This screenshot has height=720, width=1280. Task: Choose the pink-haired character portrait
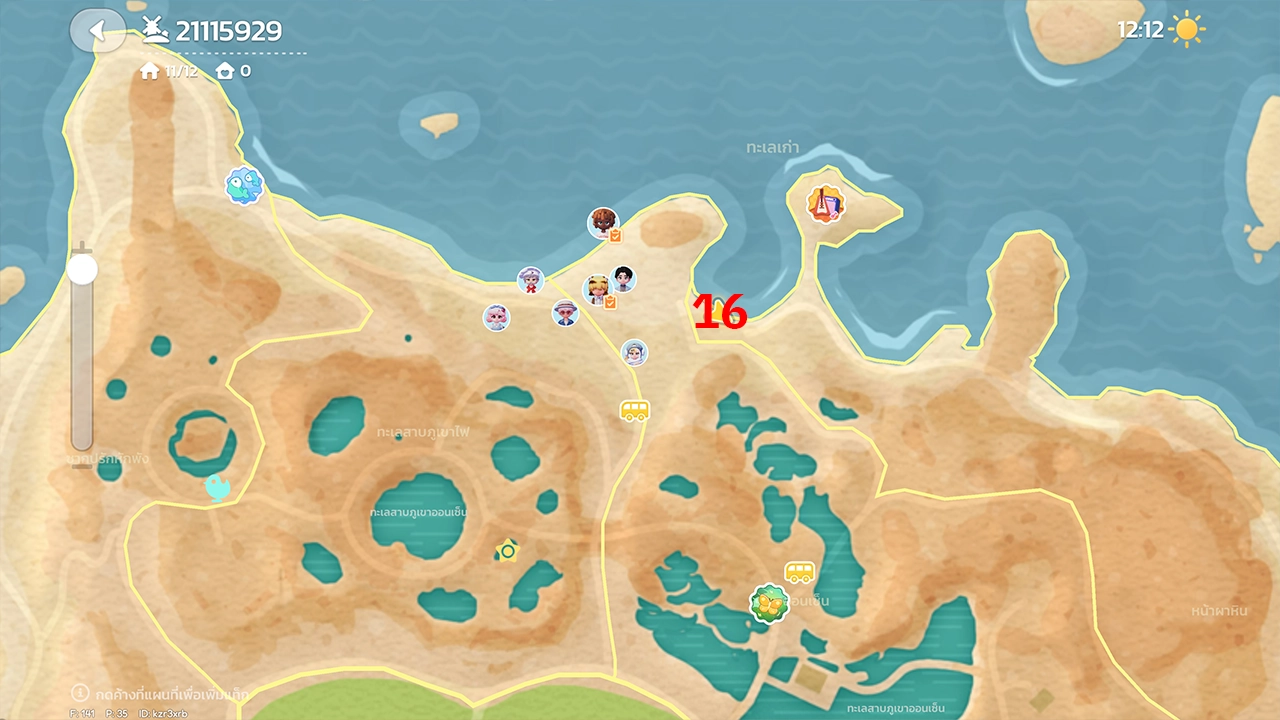click(496, 317)
